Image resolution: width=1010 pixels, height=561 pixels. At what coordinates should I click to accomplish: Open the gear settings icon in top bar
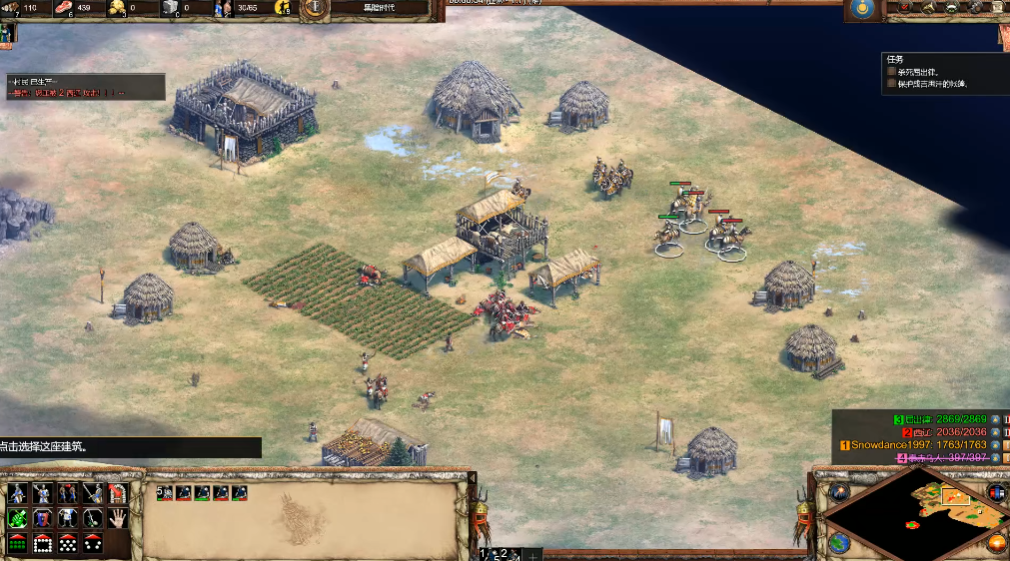tap(975, 8)
